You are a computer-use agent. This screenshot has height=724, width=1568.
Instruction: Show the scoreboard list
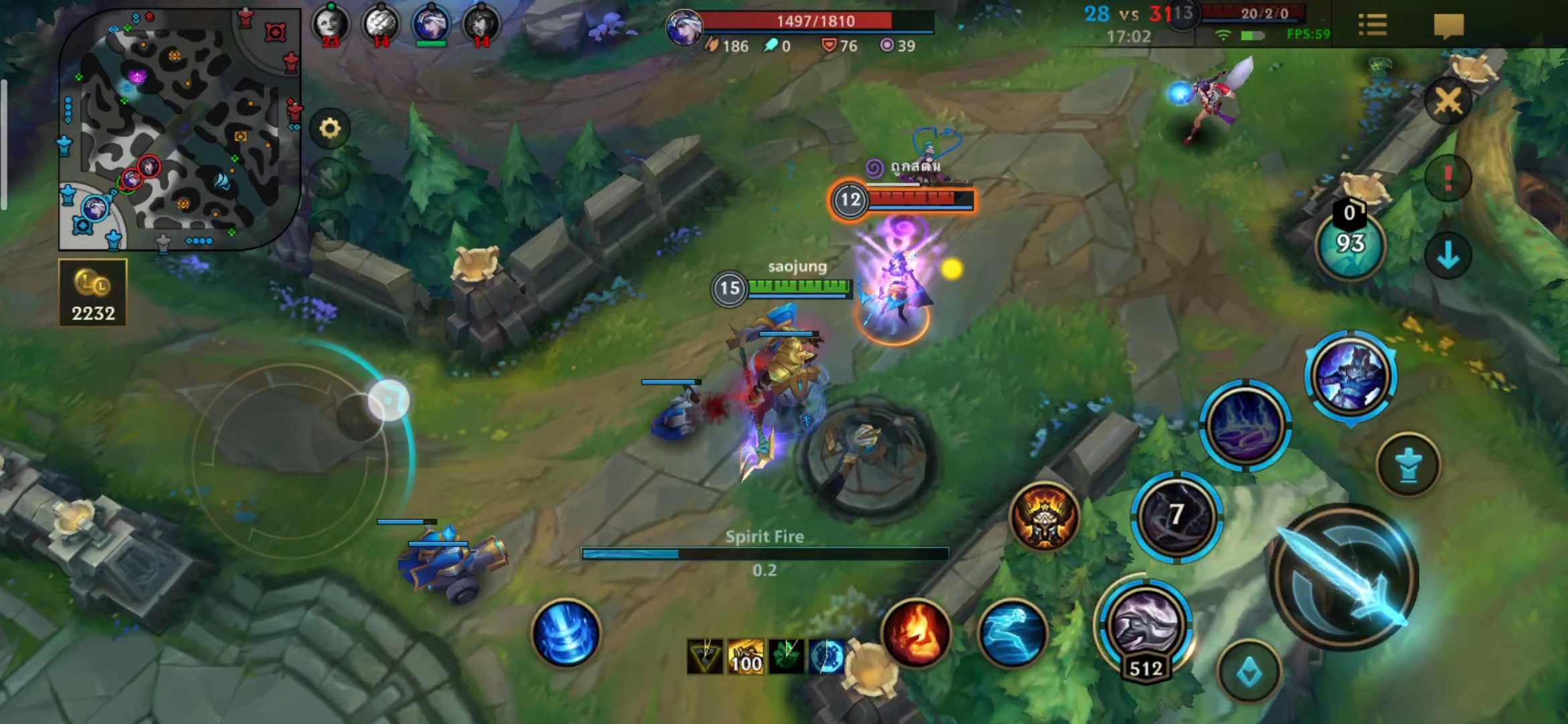[x=1372, y=25]
